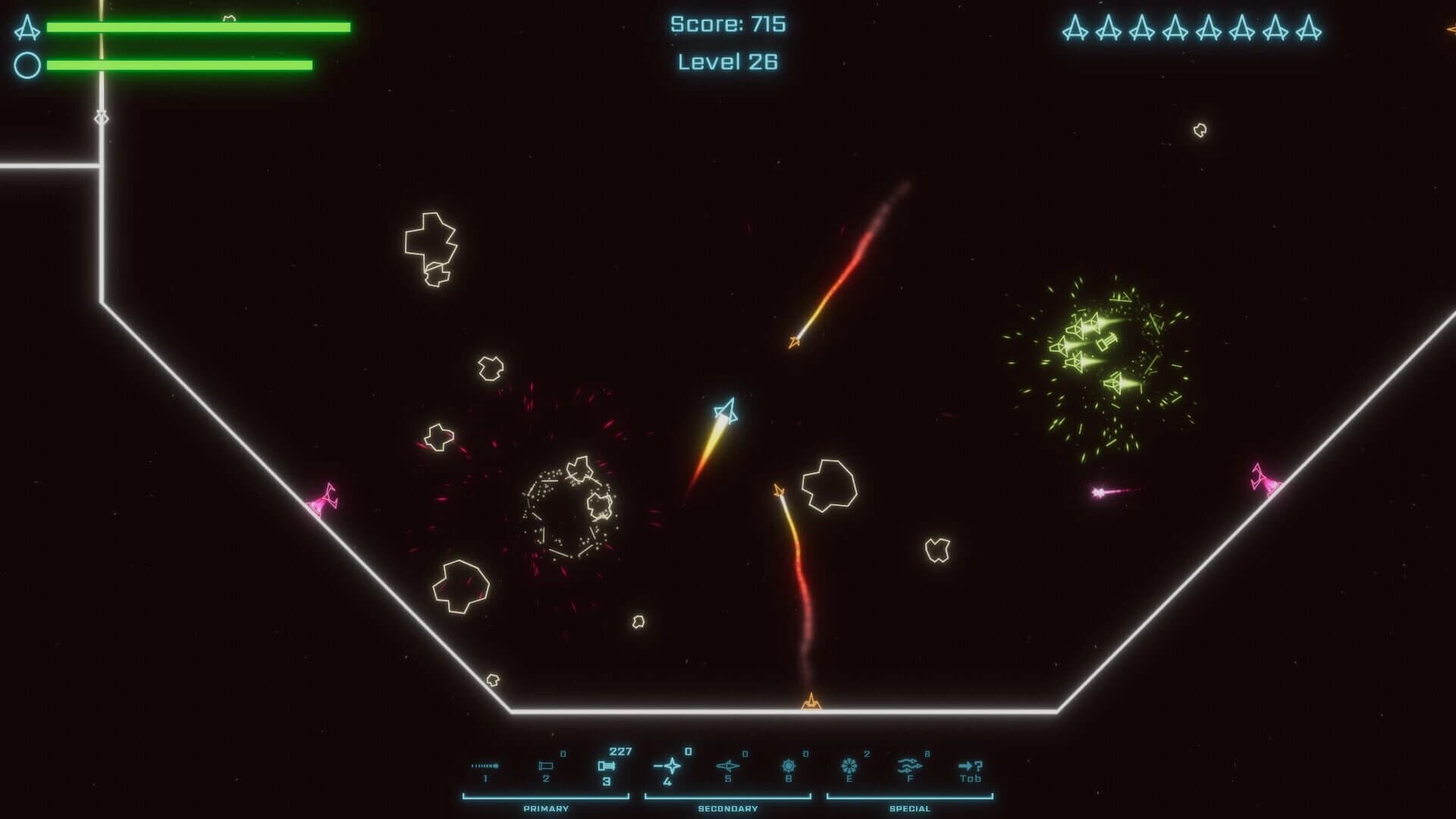Click the green shield bar below the health bar

coord(180,64)
